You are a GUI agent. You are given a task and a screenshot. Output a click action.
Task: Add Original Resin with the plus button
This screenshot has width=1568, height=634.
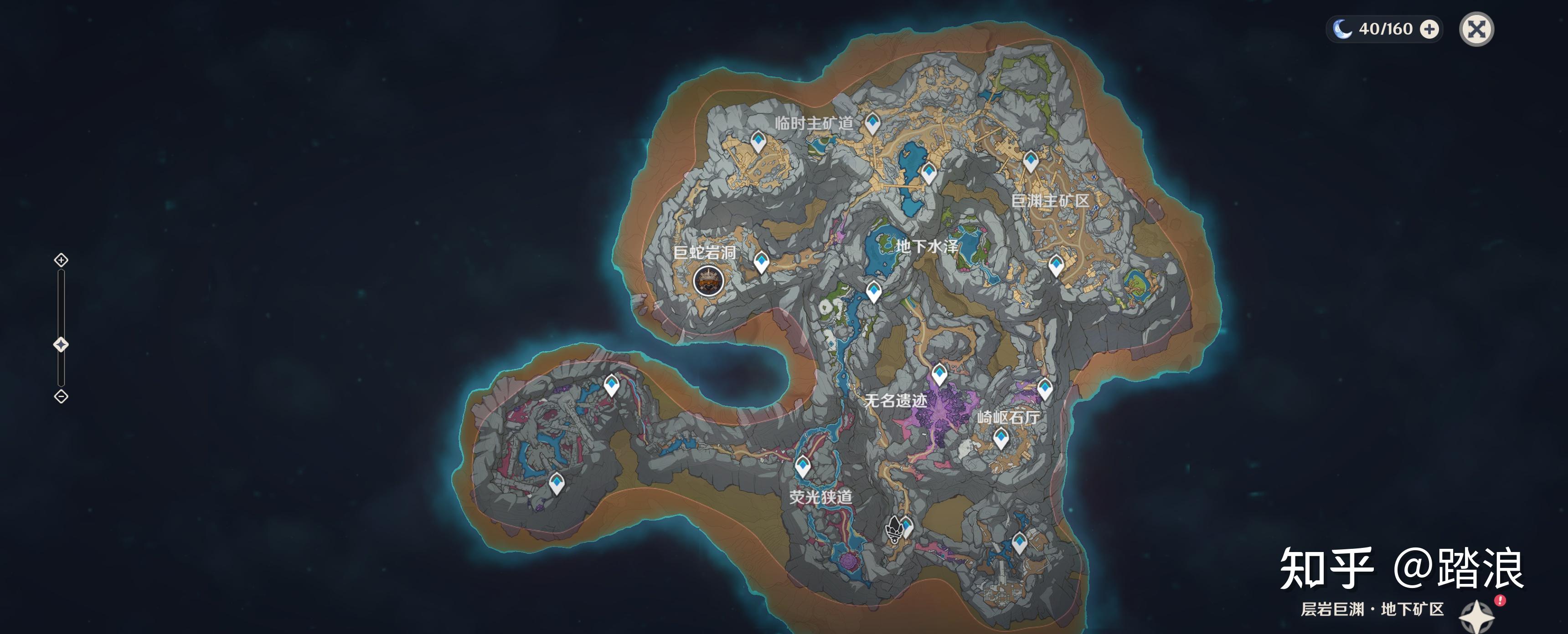tap(1429, 29)
